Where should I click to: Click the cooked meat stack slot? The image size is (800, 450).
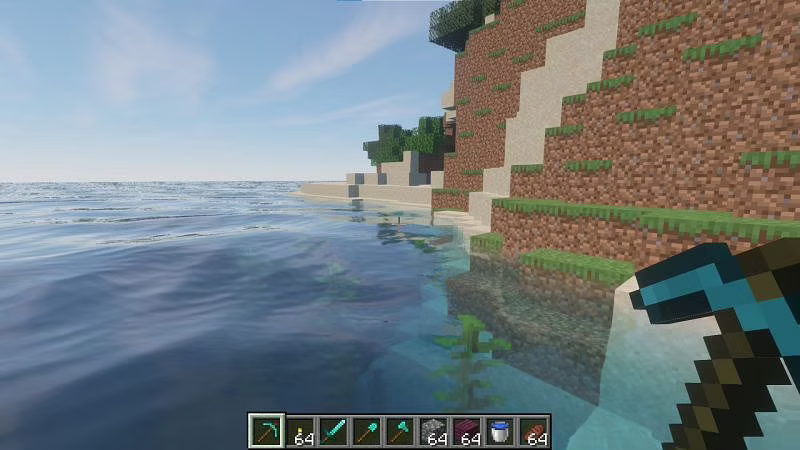click(x=532, y=431)
